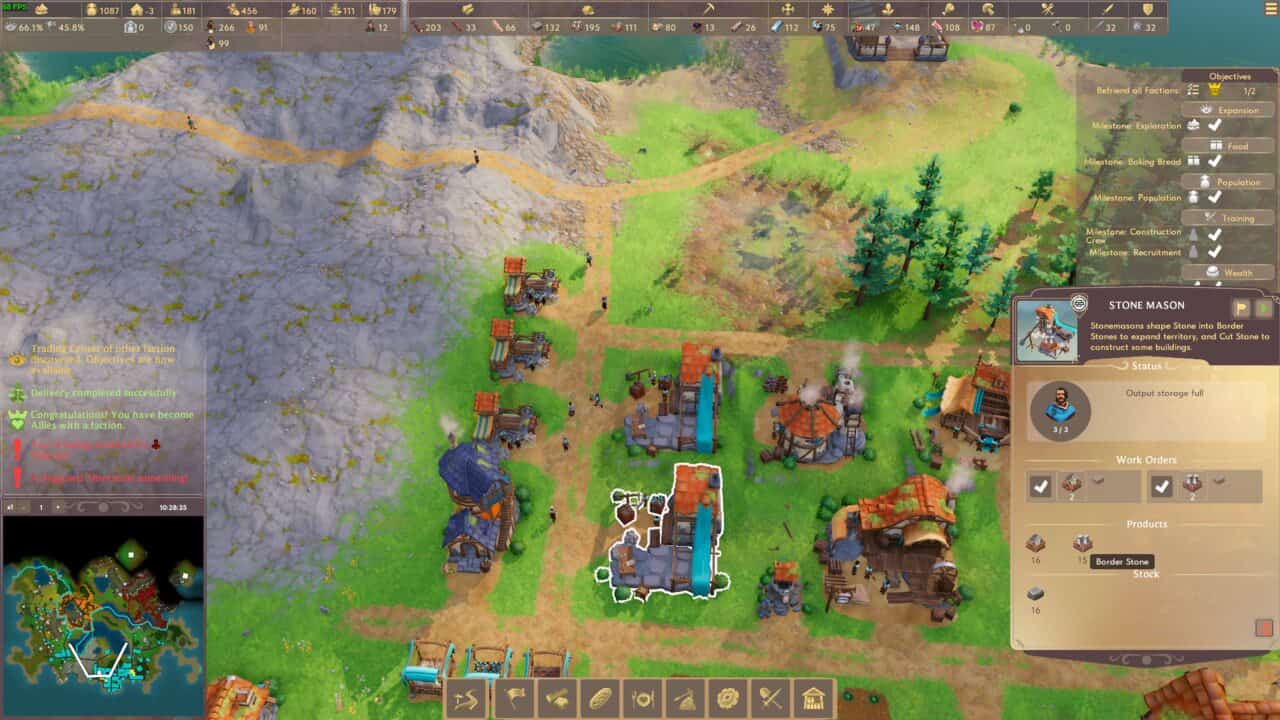This screenshot has width=1280, height=720.
Task: Toggle the first Border Stone work order
Action: [1040, 487]
